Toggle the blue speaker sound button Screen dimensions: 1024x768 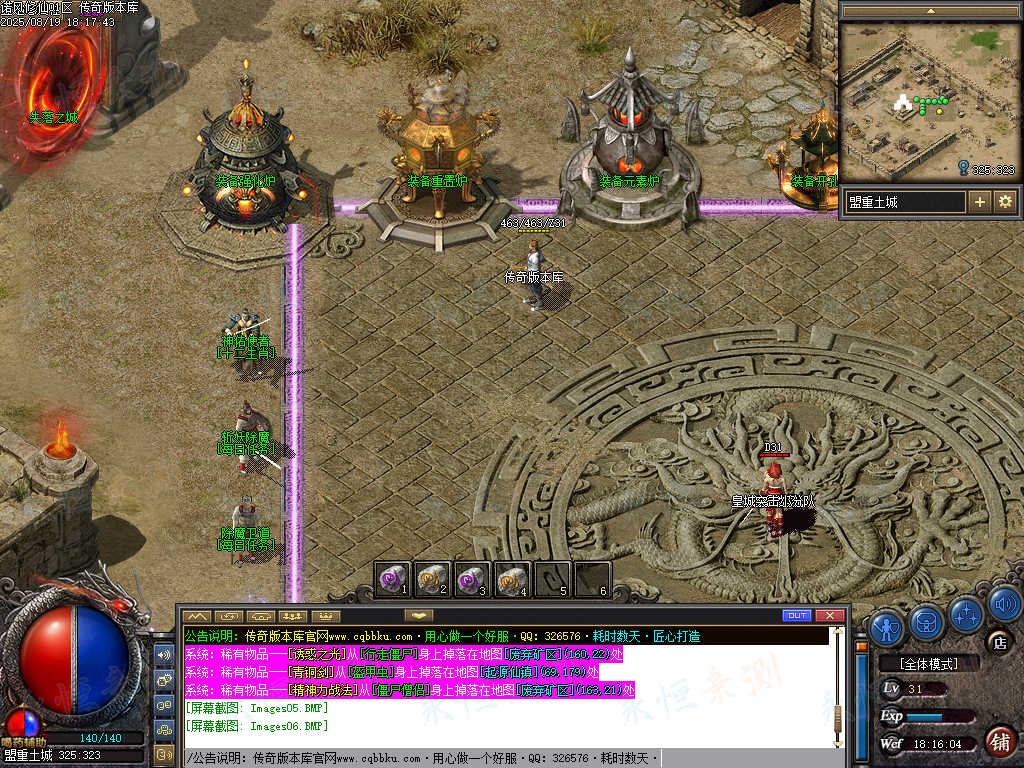click(1004, 602)
